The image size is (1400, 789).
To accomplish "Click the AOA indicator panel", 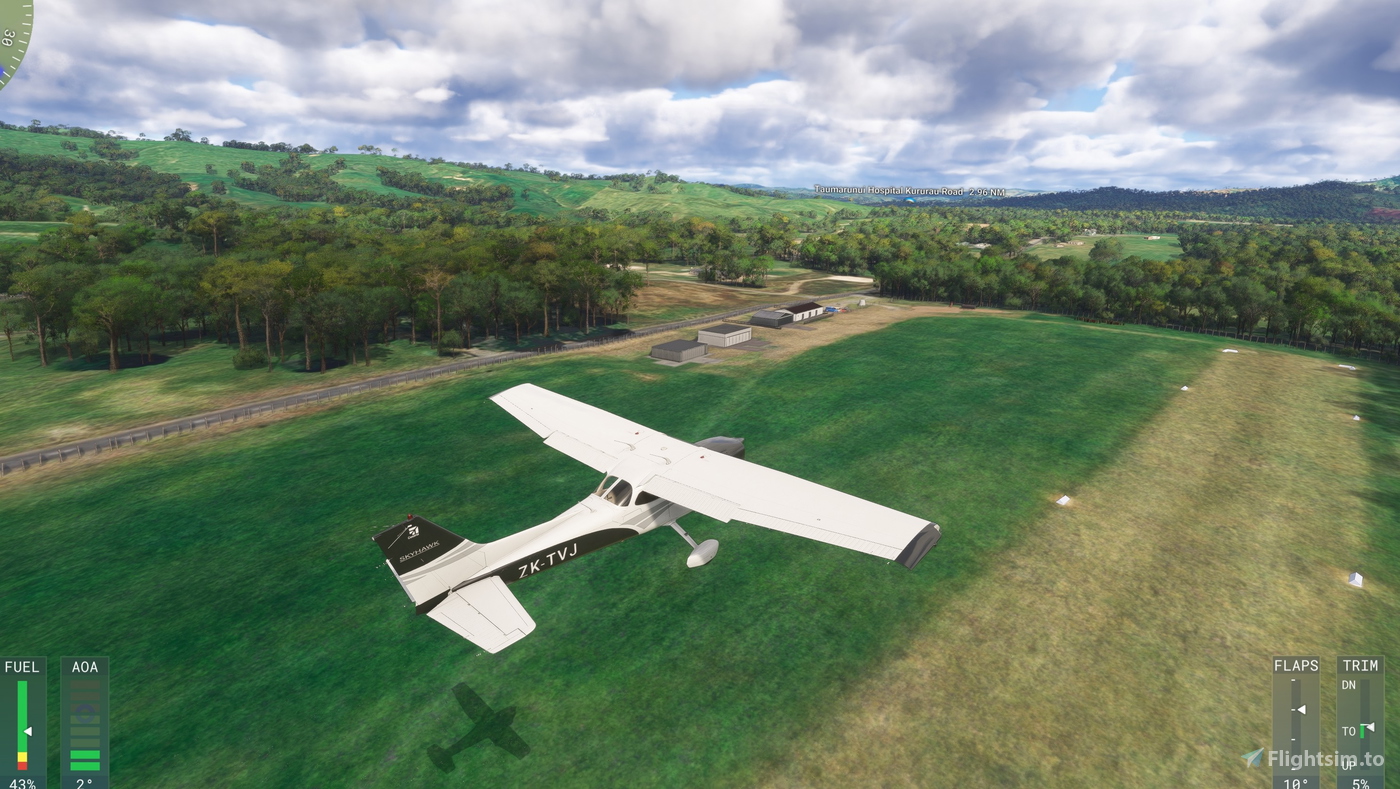I will click(x=85, y=720).
